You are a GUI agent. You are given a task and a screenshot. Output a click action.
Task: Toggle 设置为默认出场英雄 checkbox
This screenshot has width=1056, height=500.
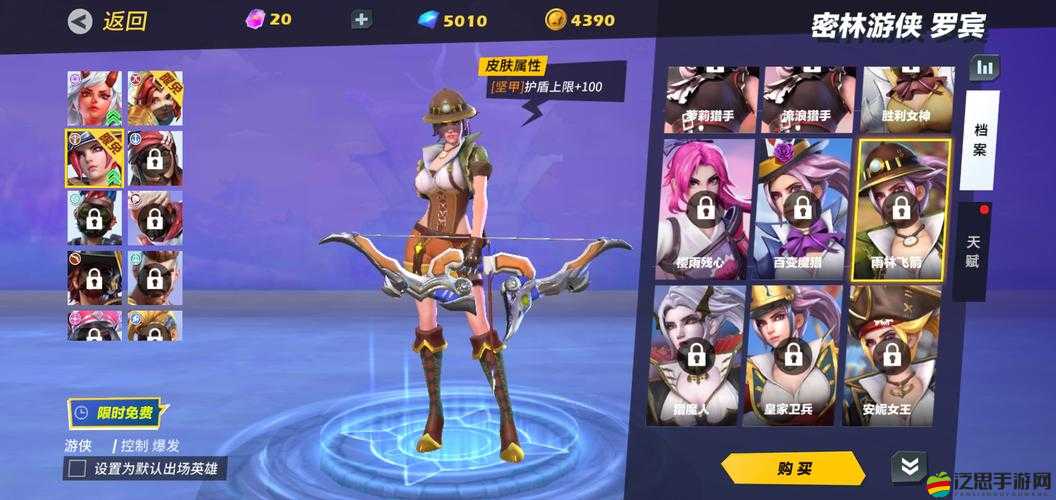[76, 468]
